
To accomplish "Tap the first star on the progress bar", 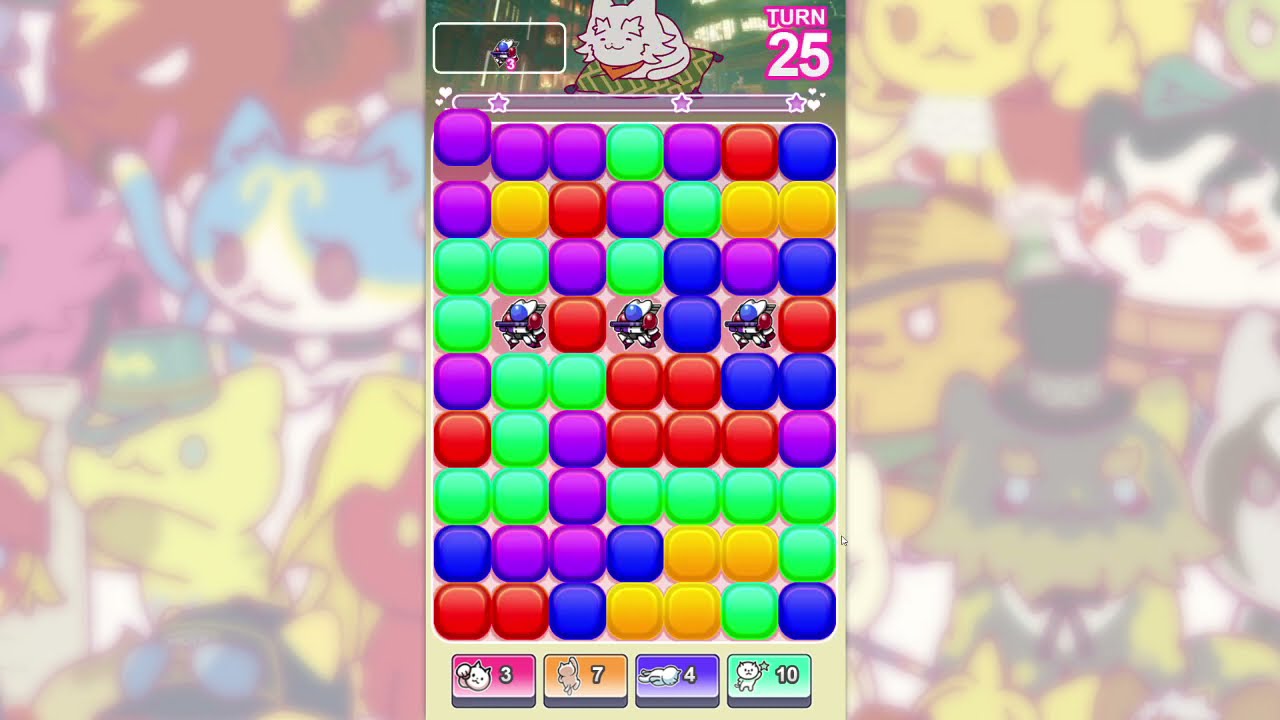I will tap(498, 101).
